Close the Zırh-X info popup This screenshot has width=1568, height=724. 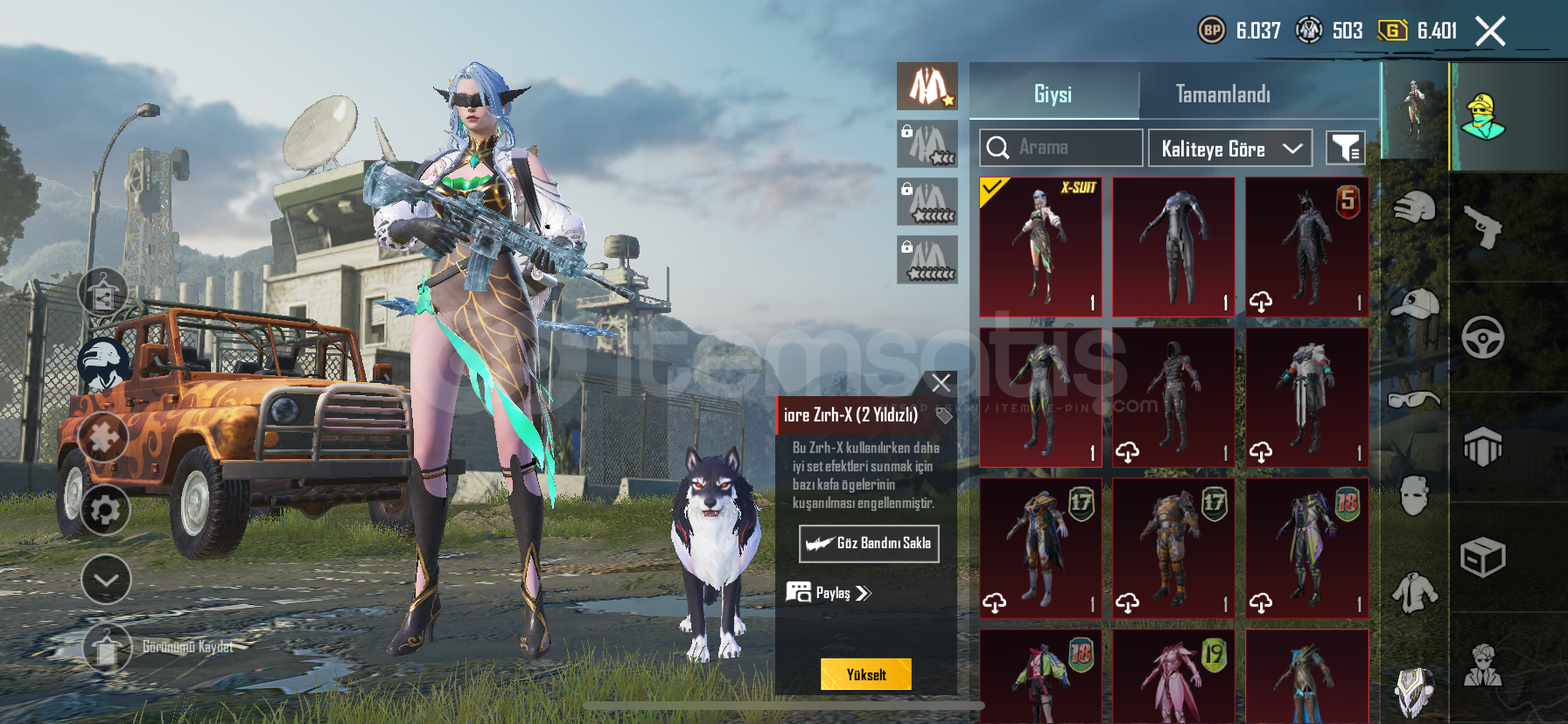[x=941, y=383]
